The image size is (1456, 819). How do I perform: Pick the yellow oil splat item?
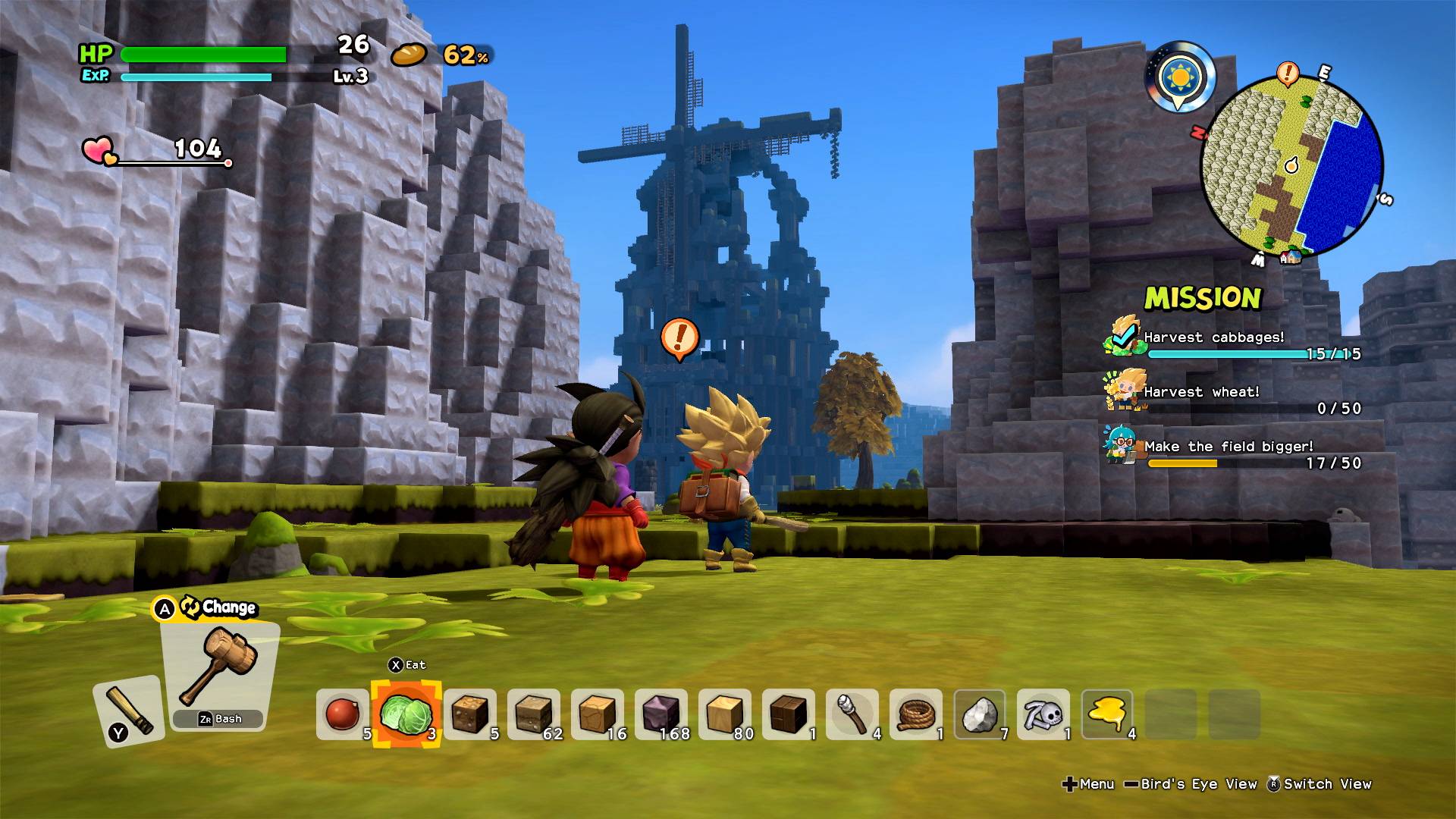[1106, 714]
